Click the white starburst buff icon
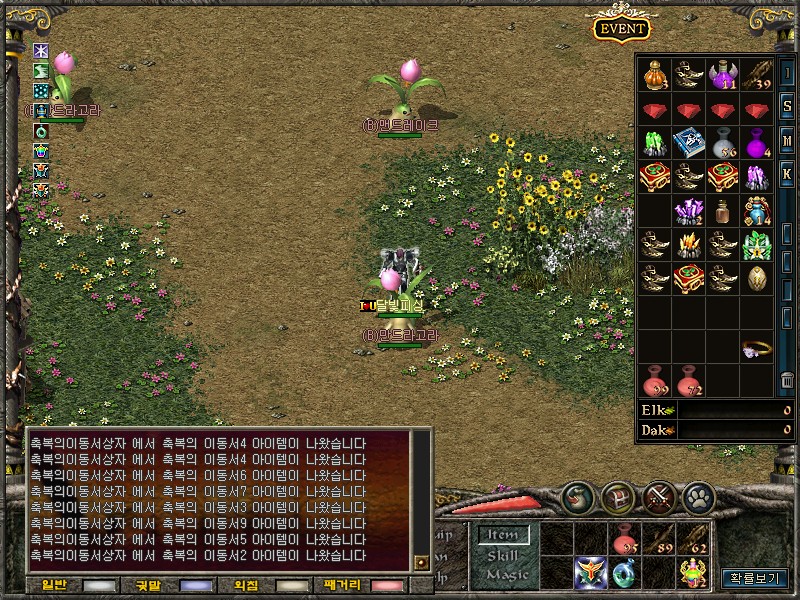The width and height of the screenshot is (800, 600). (41, 50)
